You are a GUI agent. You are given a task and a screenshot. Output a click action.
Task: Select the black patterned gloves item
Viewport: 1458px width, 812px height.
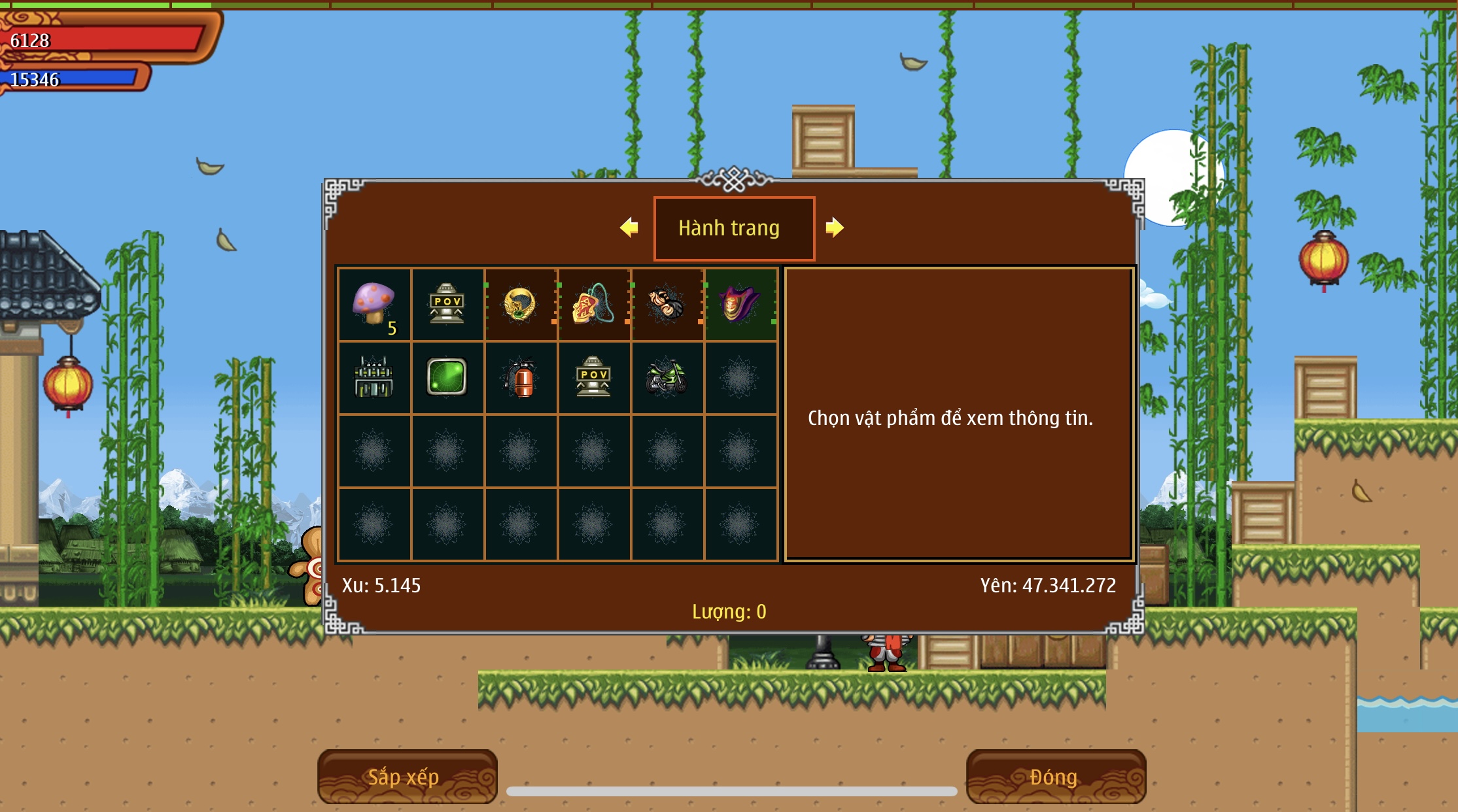coord(667,305)
